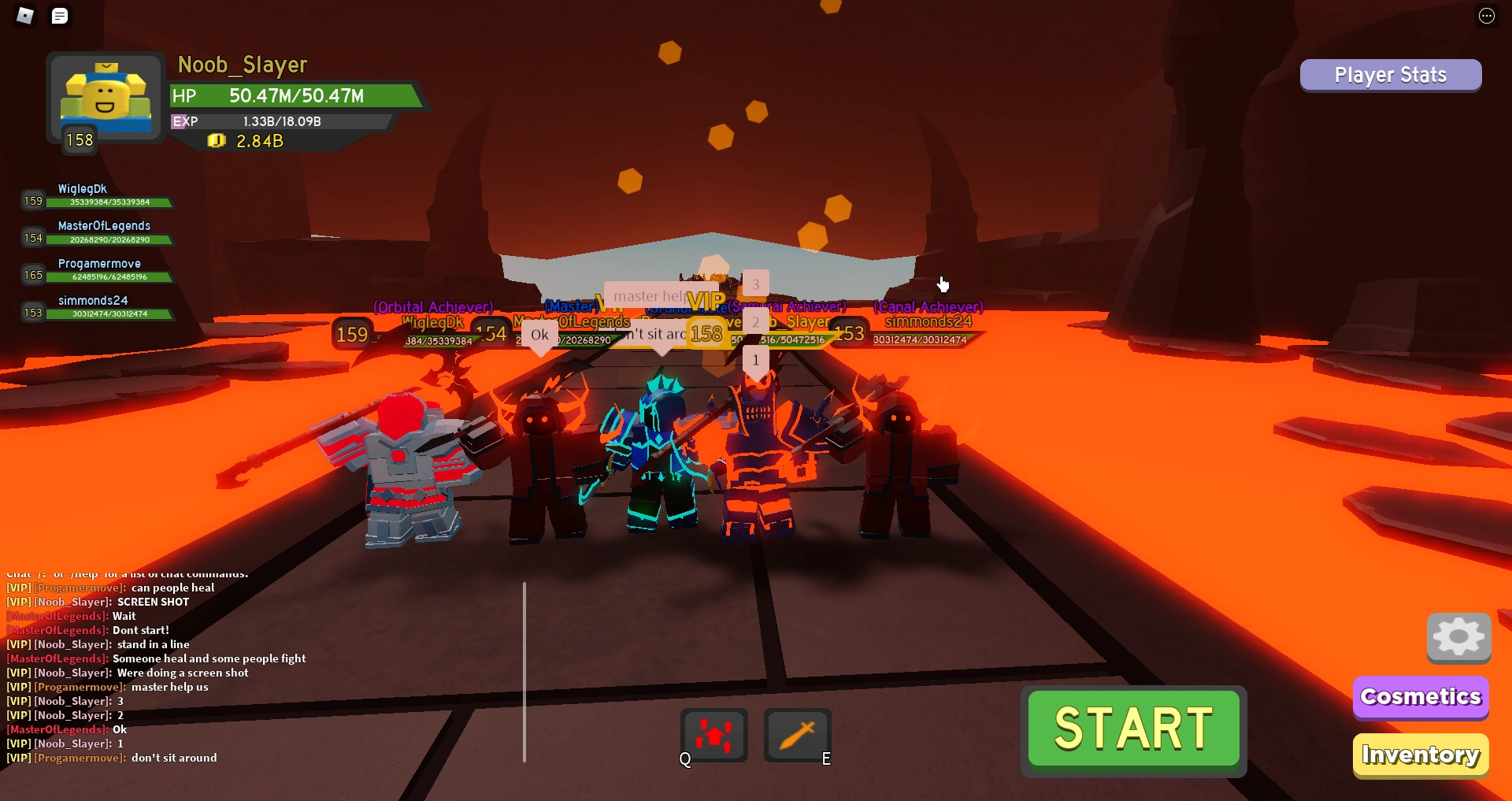Click Noob_Slayer's avatar thumbnail

(104, 96)
